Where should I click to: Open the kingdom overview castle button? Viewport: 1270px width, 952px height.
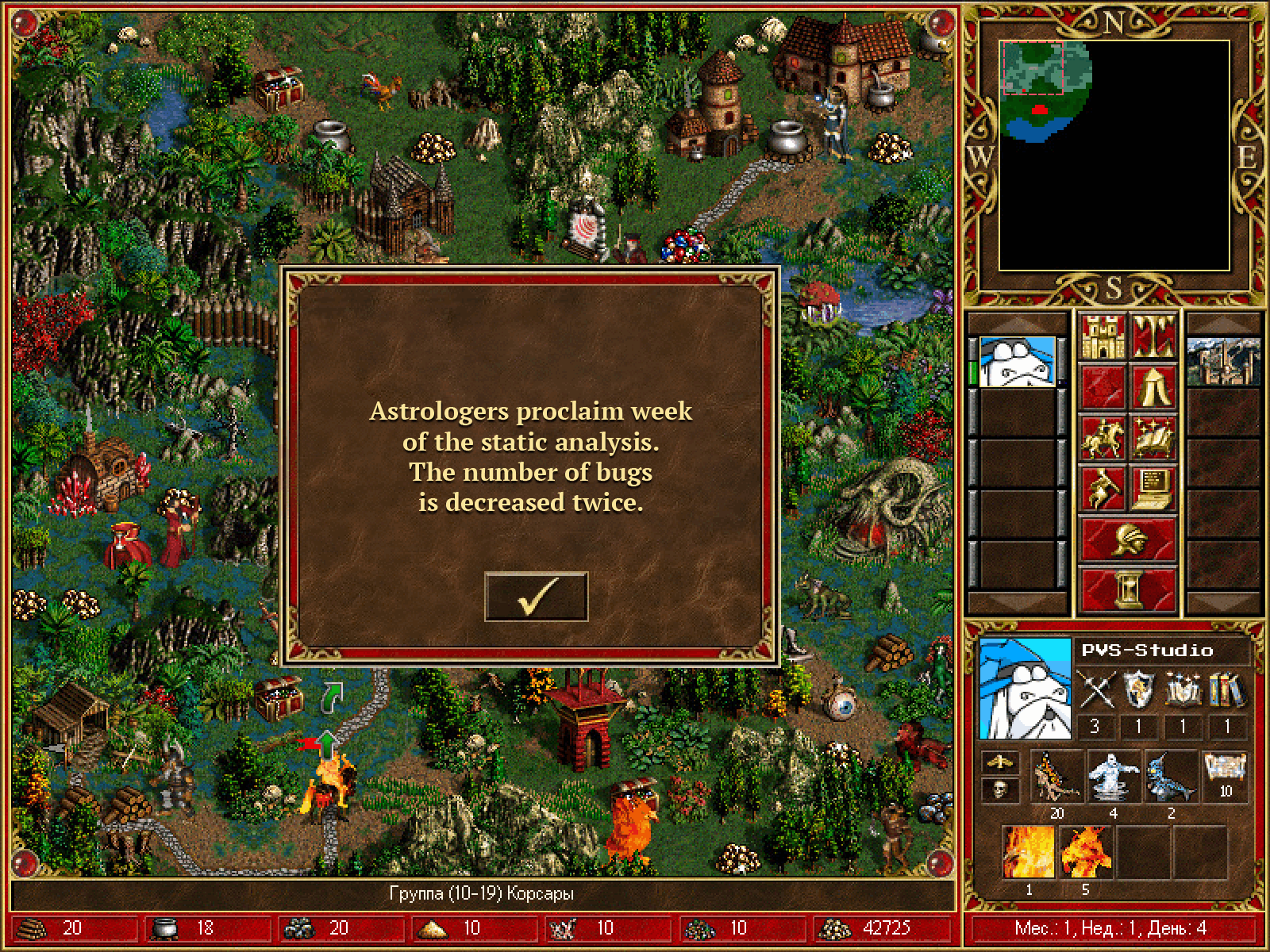pos(1102,336)
